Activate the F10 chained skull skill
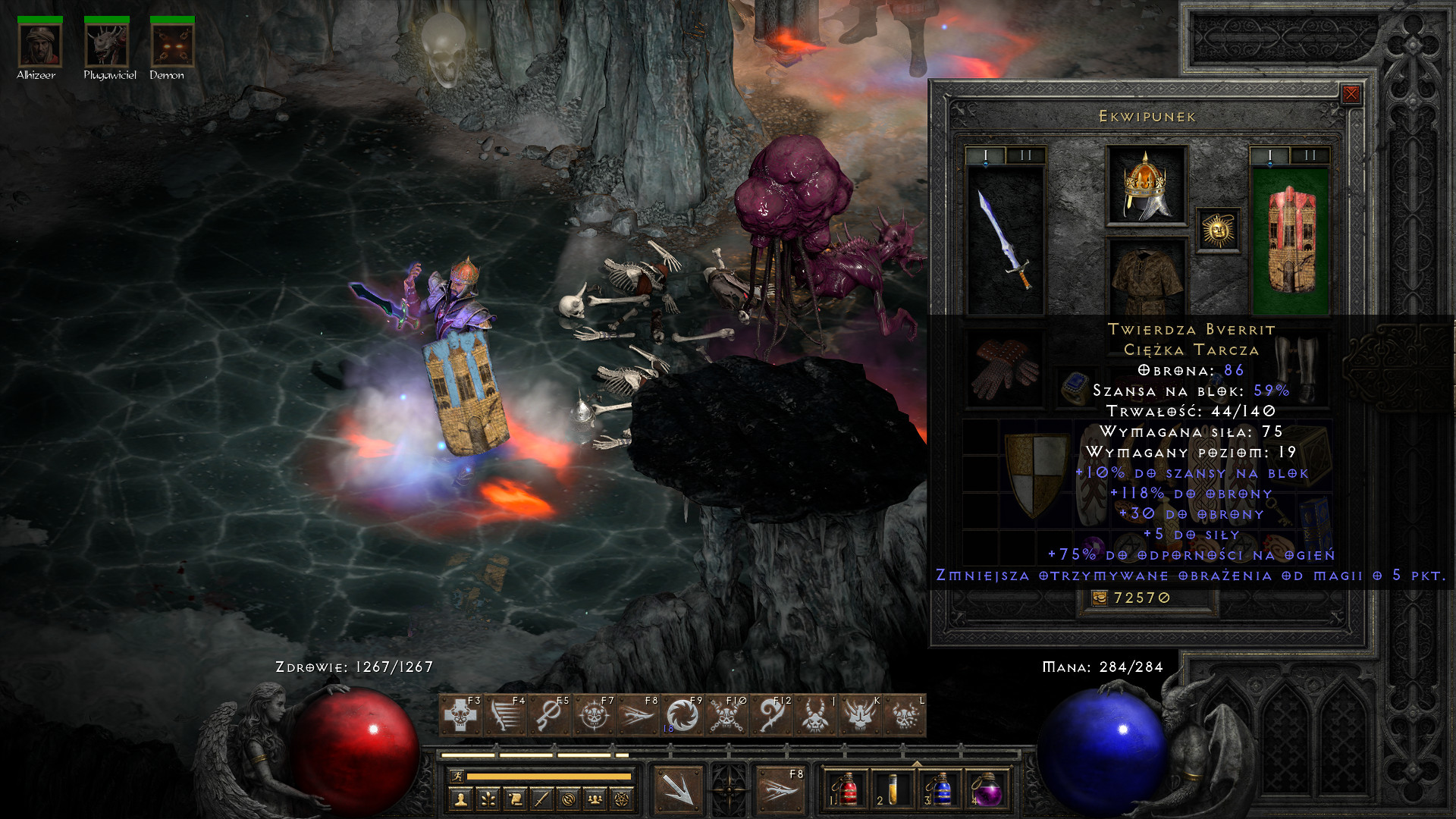The height and width of the screenshot is (819, 1456). coord(726,715)
